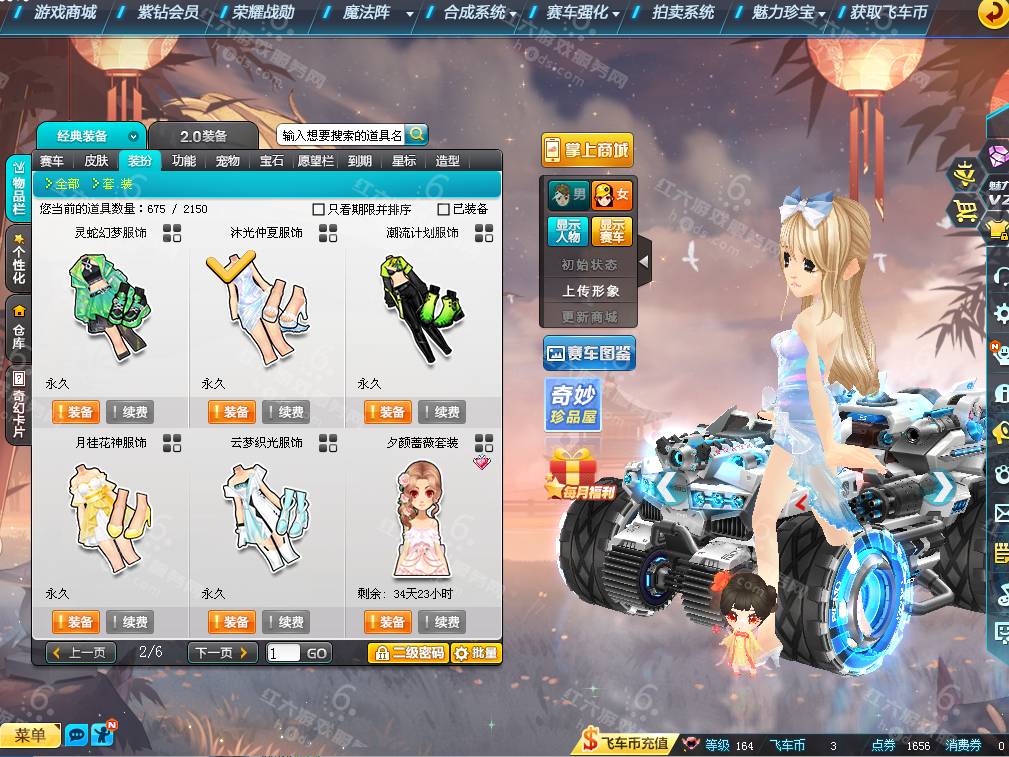Toggle 只看期限并排序 checkbox
Image resolution: width=1009 pixels, height=757 pixels.
(319, 210)
